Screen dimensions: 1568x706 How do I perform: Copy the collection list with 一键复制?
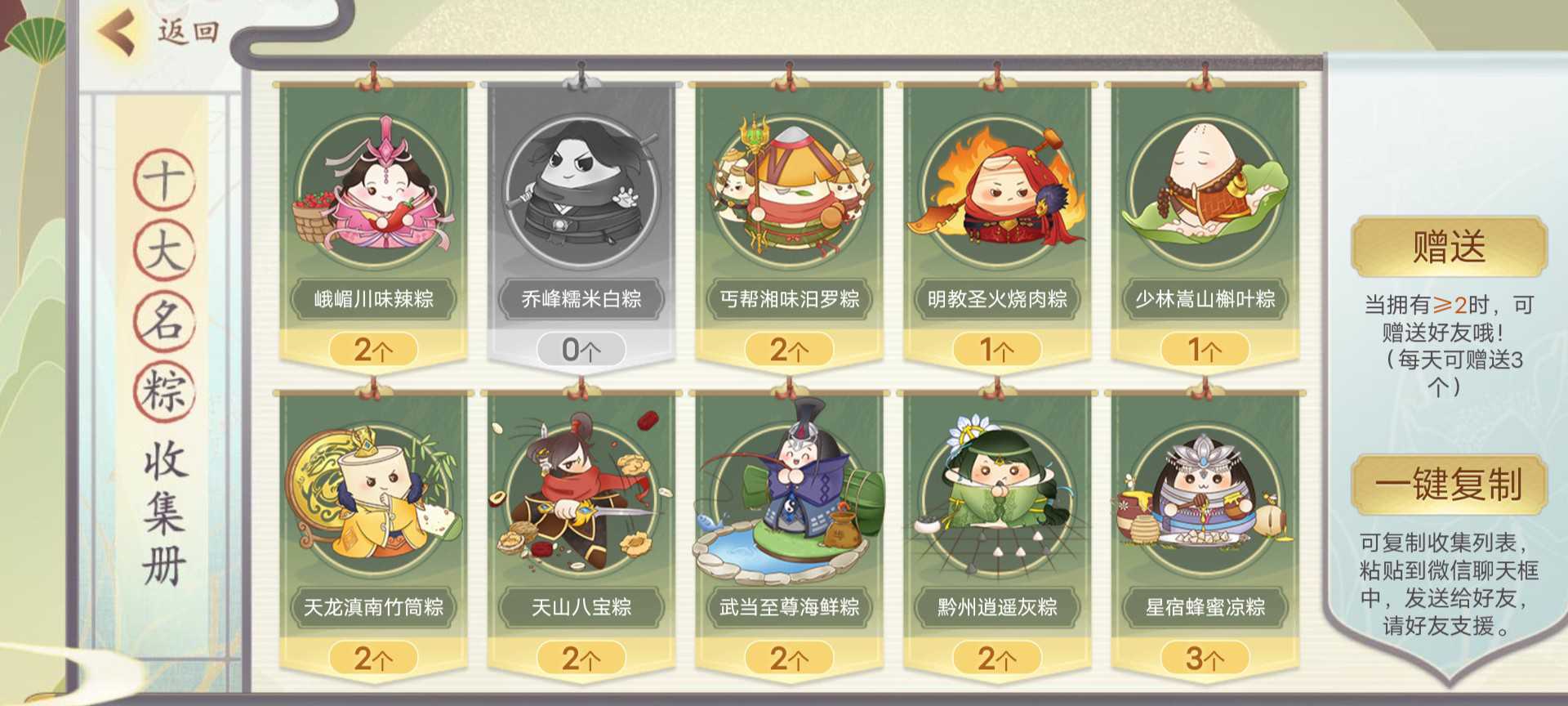[1449, 485]
